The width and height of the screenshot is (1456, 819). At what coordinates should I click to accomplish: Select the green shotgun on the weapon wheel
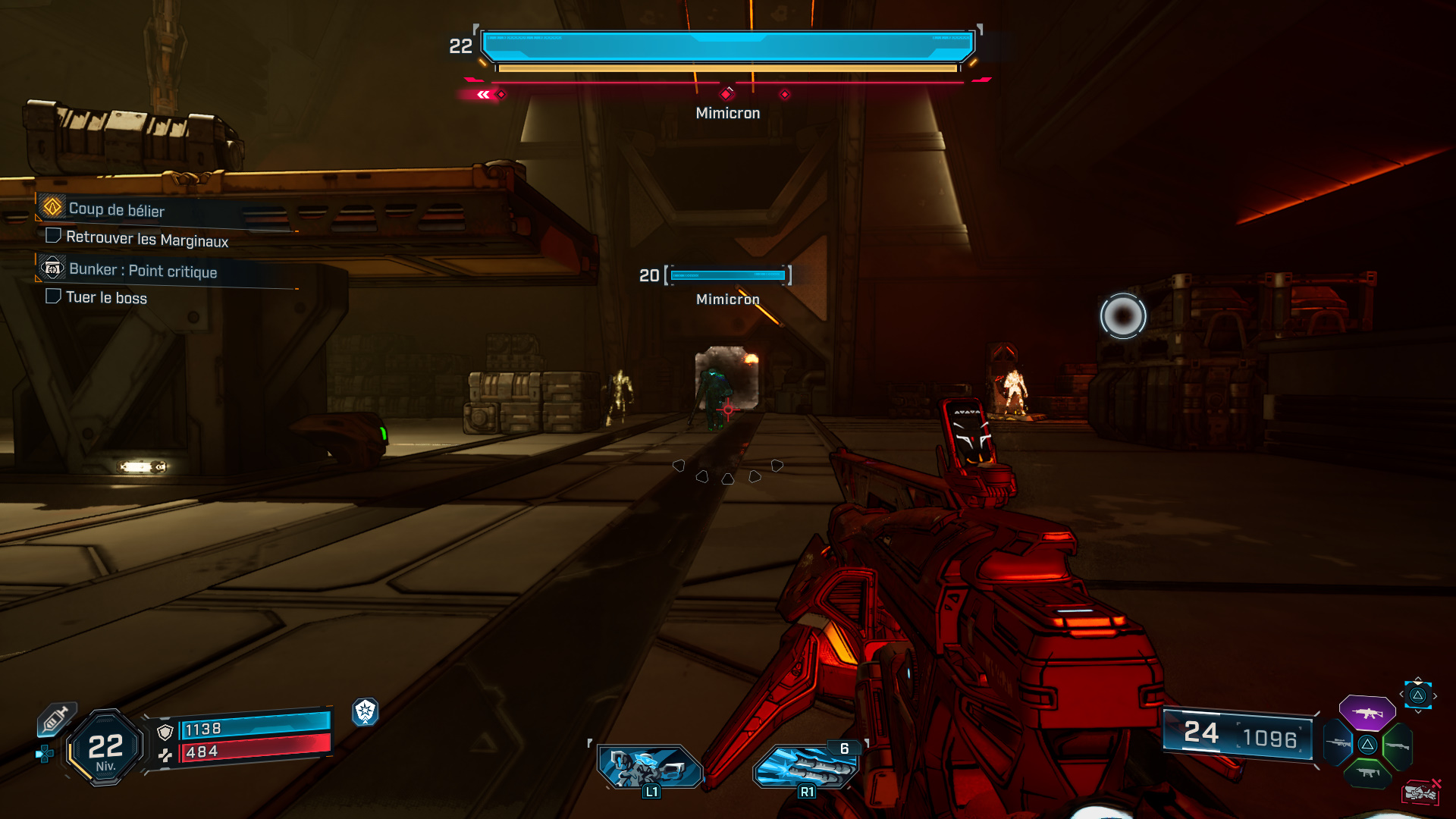pos(1398,745)
